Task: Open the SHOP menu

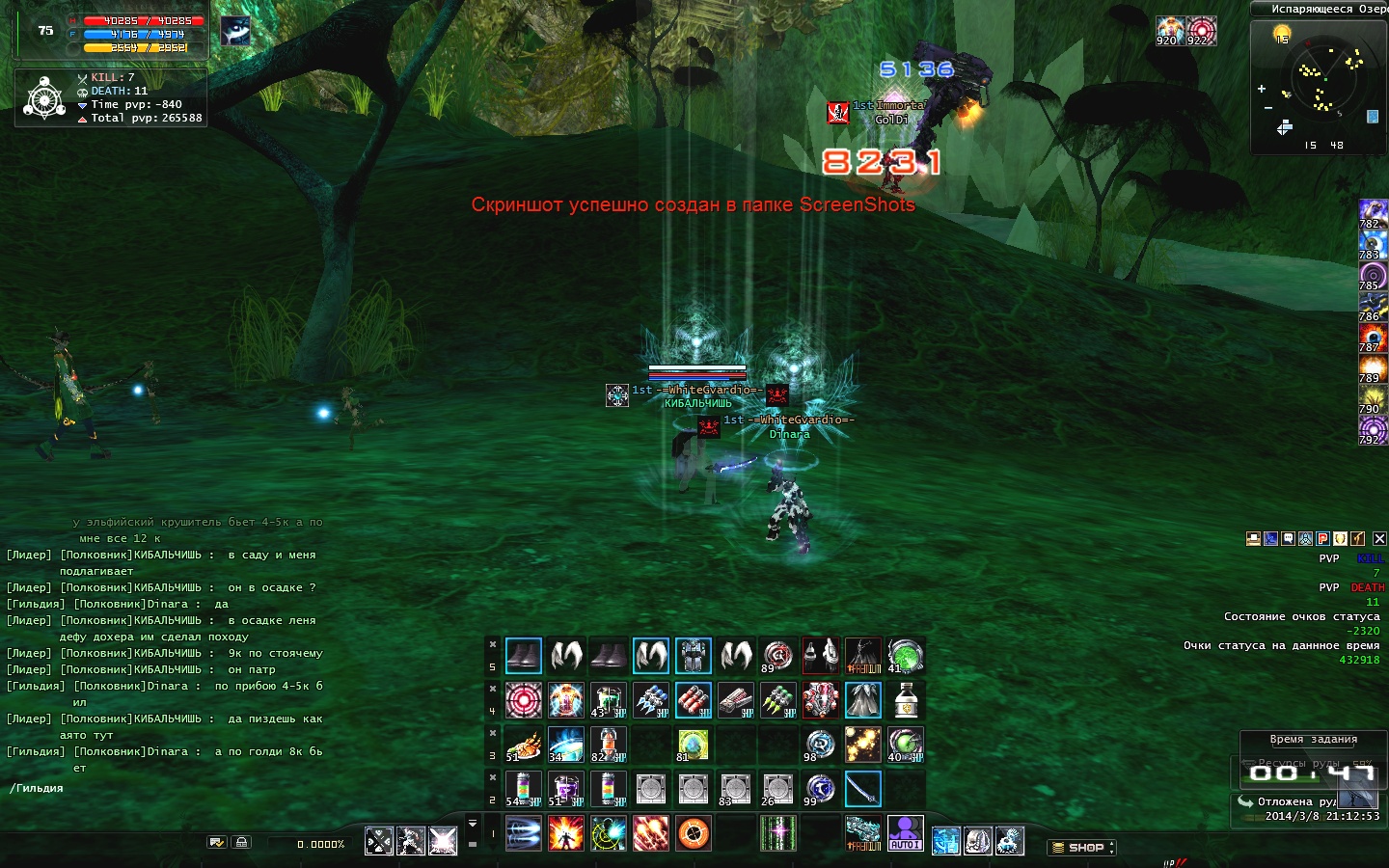Action: [x=1082, y=848]
